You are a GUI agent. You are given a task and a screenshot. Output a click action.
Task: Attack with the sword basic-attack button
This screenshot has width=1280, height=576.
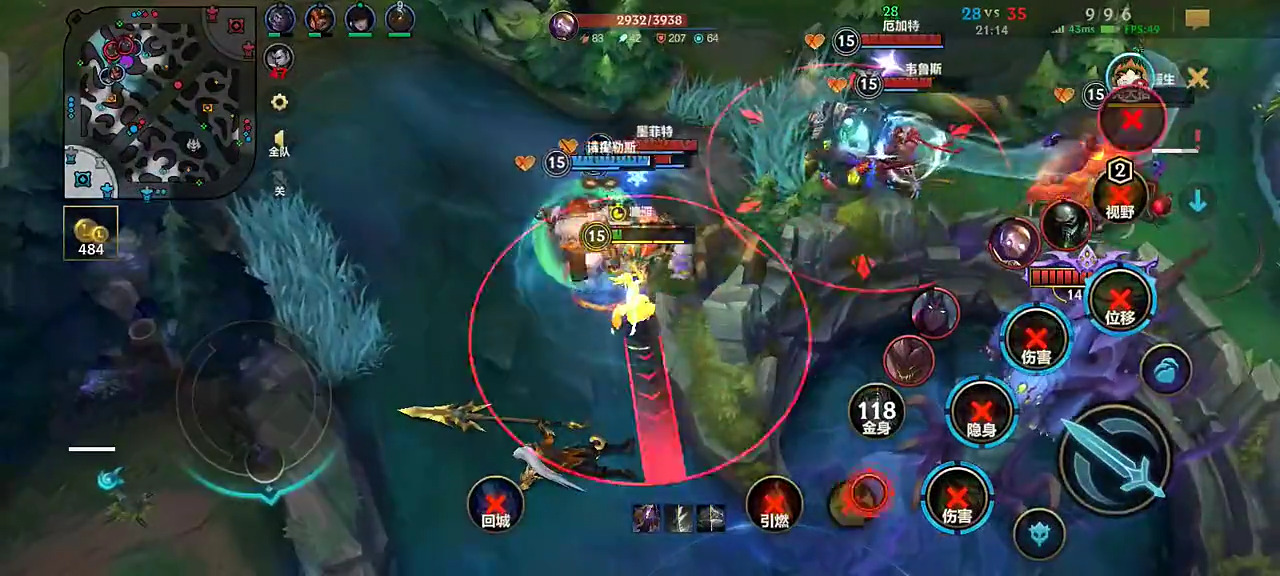[1114, 458]
